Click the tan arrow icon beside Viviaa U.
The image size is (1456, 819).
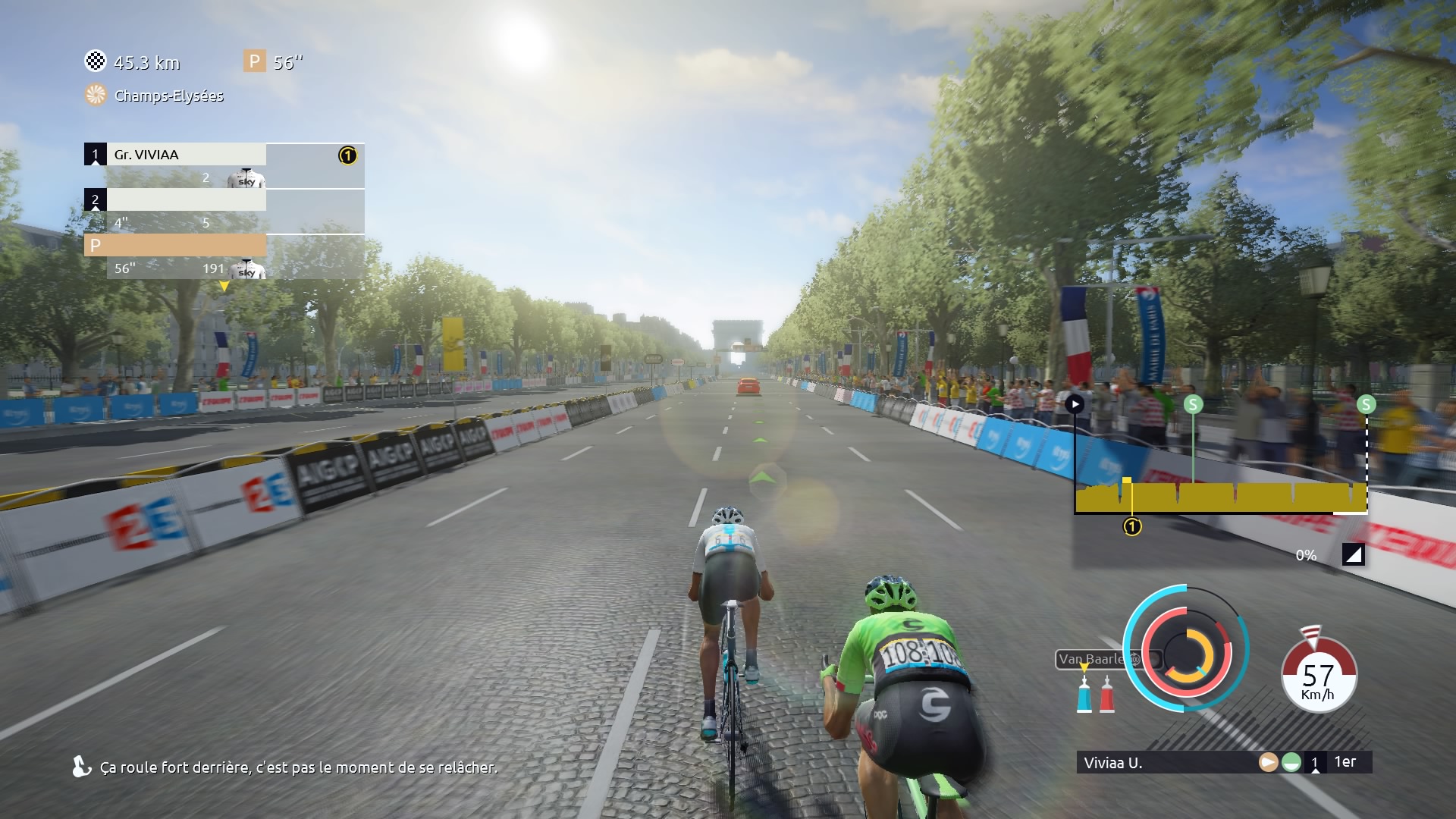click(1268, 763)
